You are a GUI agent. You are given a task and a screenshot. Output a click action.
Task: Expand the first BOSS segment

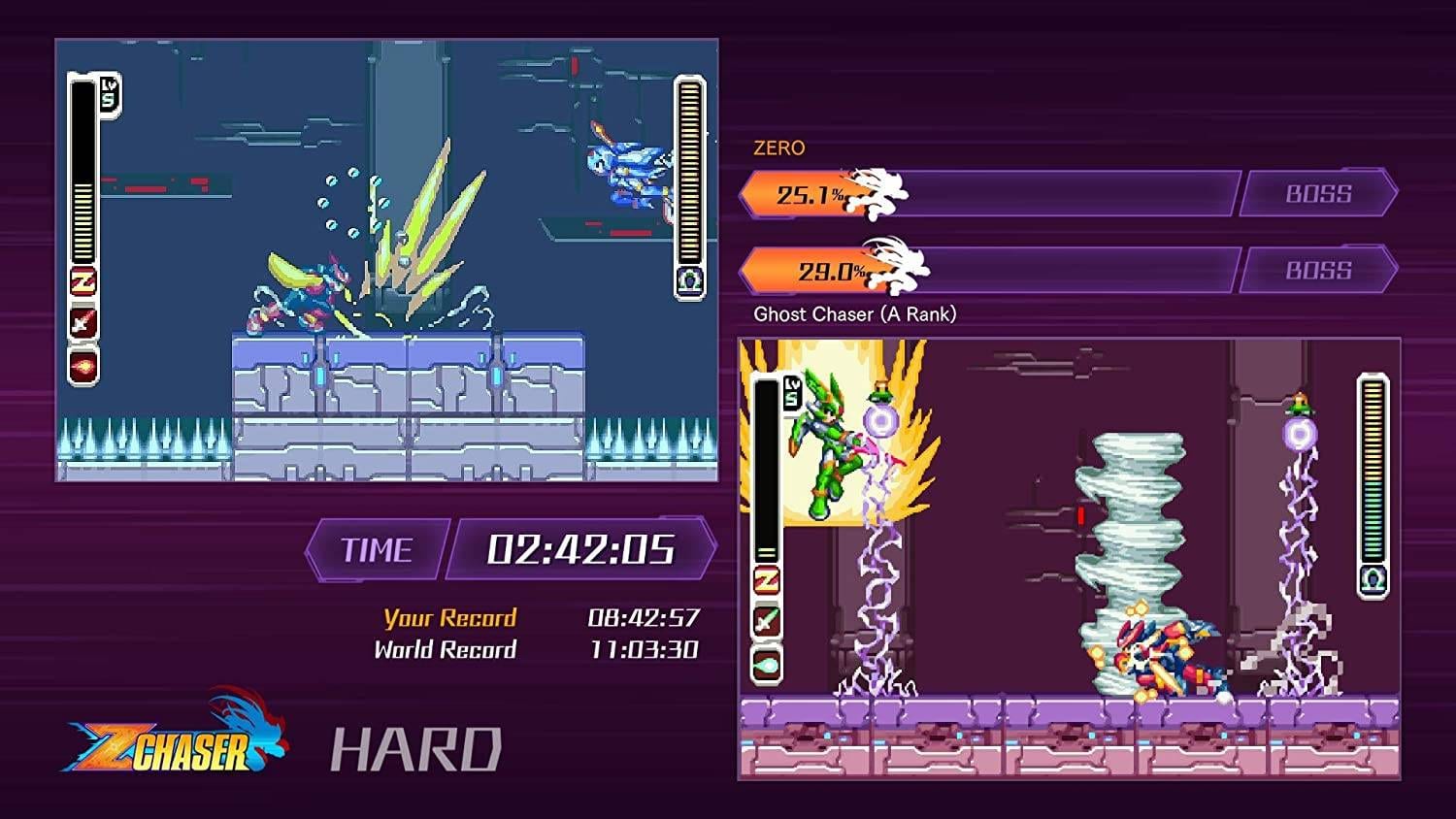pyautogui.click(x=1318, y=193)
